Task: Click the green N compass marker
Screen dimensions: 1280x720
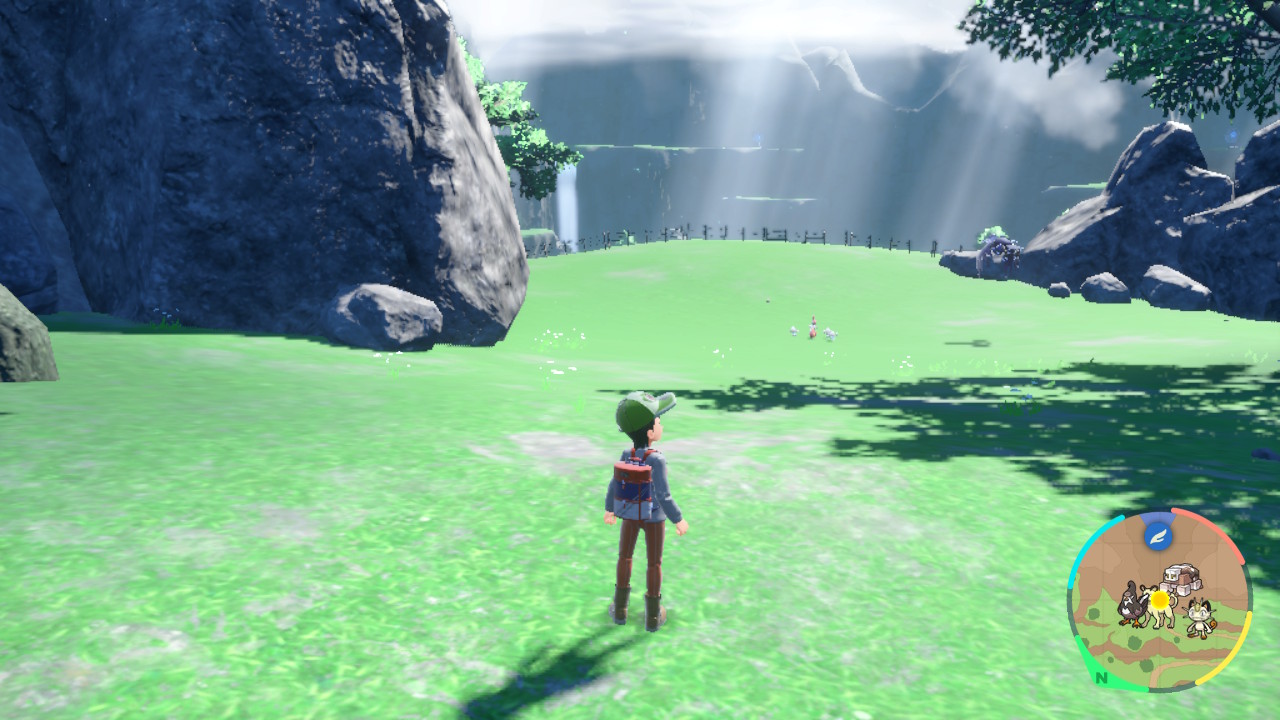Action: tap(1101, 677)
